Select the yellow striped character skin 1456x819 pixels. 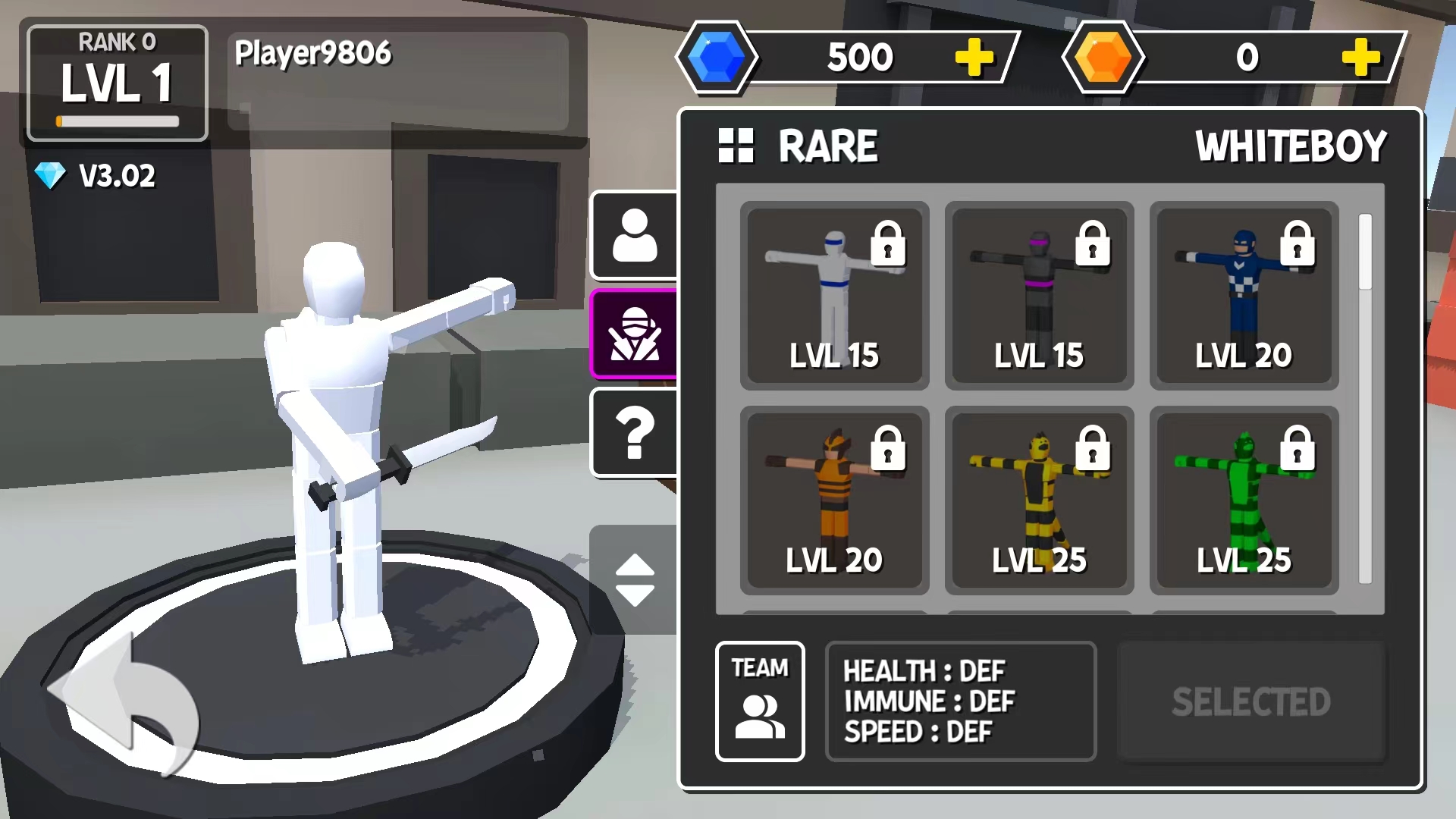[1039, 500]
